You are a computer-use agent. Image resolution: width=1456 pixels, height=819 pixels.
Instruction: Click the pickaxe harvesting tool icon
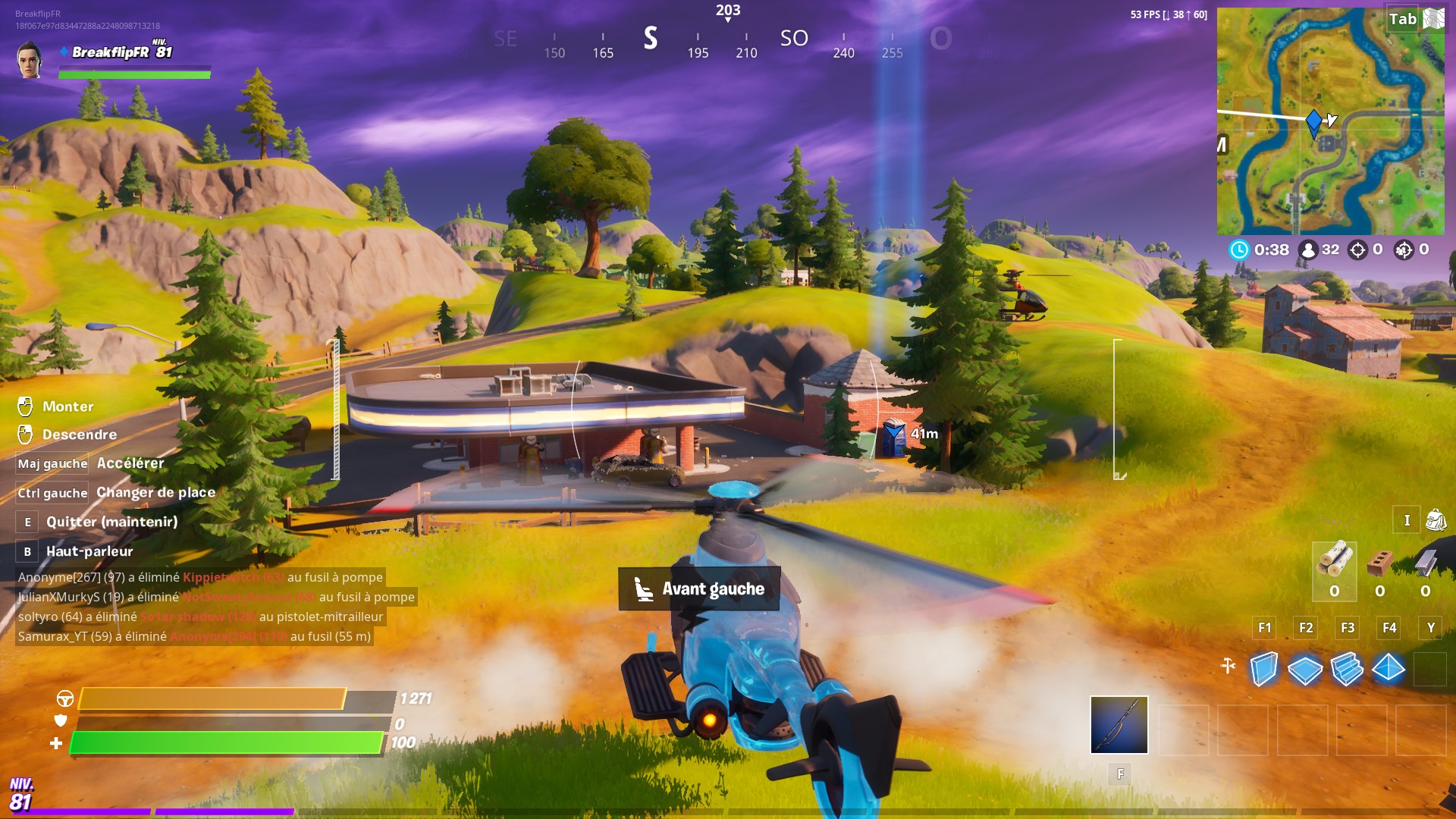[1119, 724]
